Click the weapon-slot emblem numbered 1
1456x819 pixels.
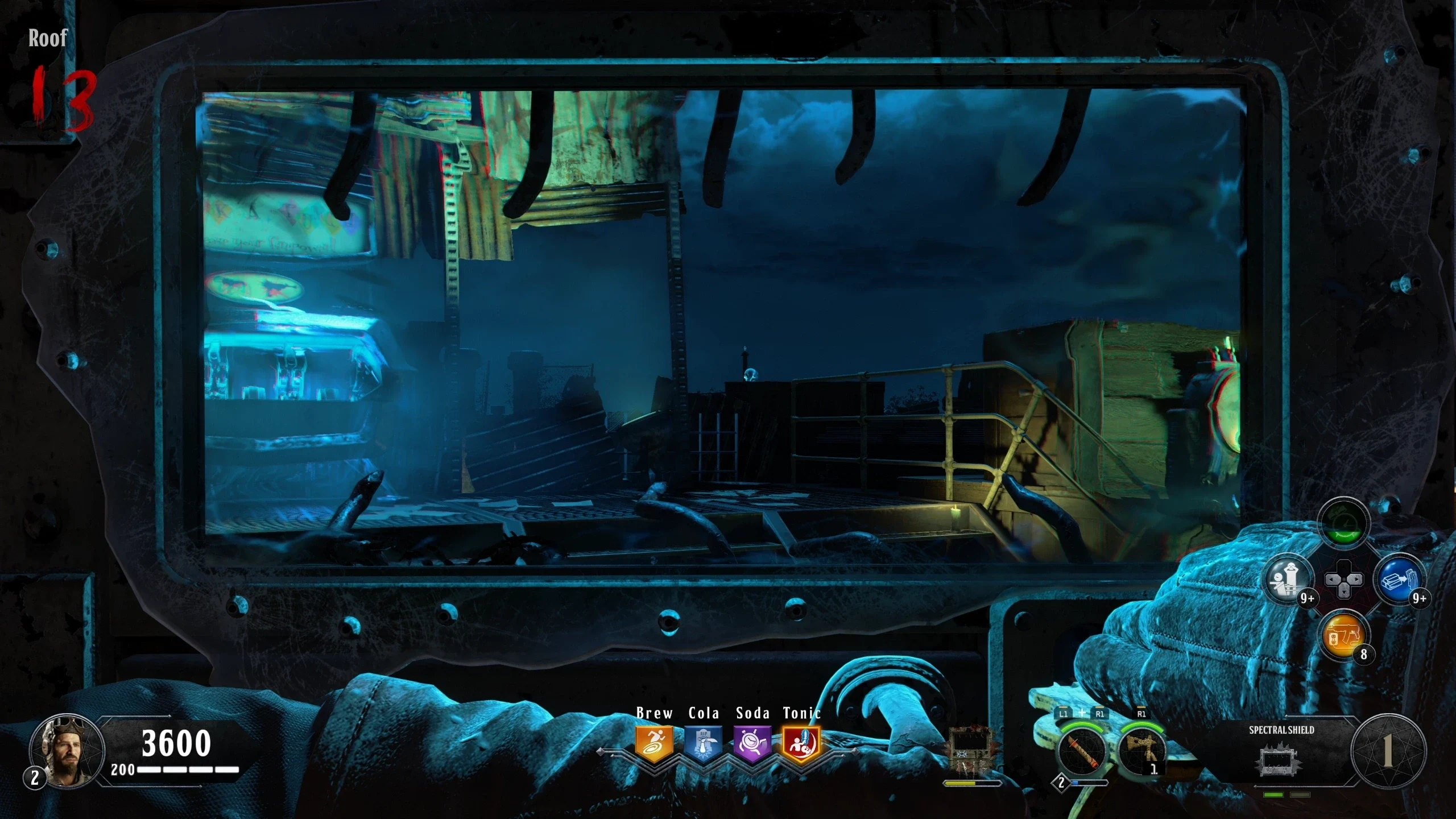tap(1388, 751)
